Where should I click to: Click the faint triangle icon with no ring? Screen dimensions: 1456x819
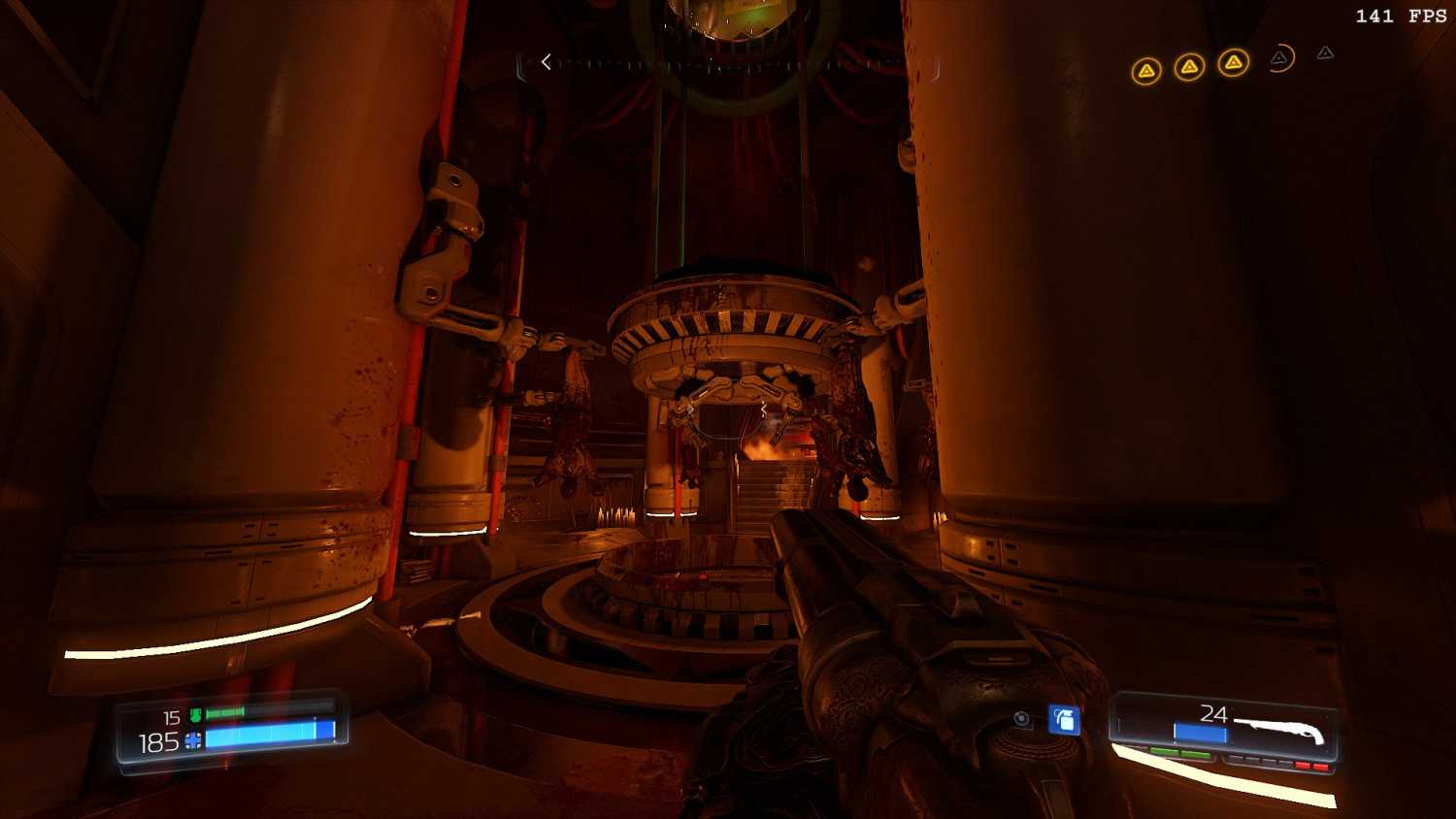point(1325,53)
